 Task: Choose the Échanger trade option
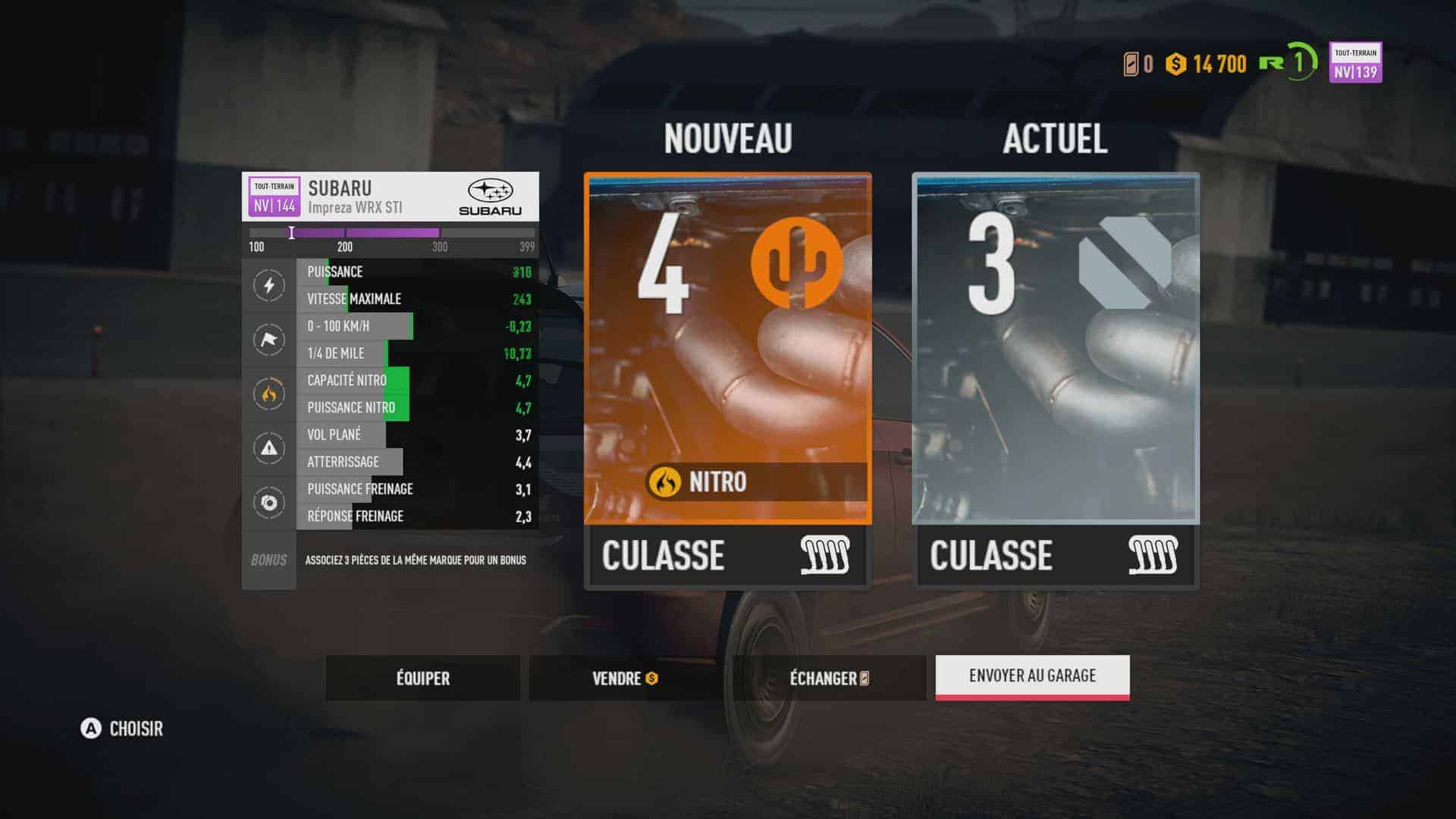pos(829,678)
